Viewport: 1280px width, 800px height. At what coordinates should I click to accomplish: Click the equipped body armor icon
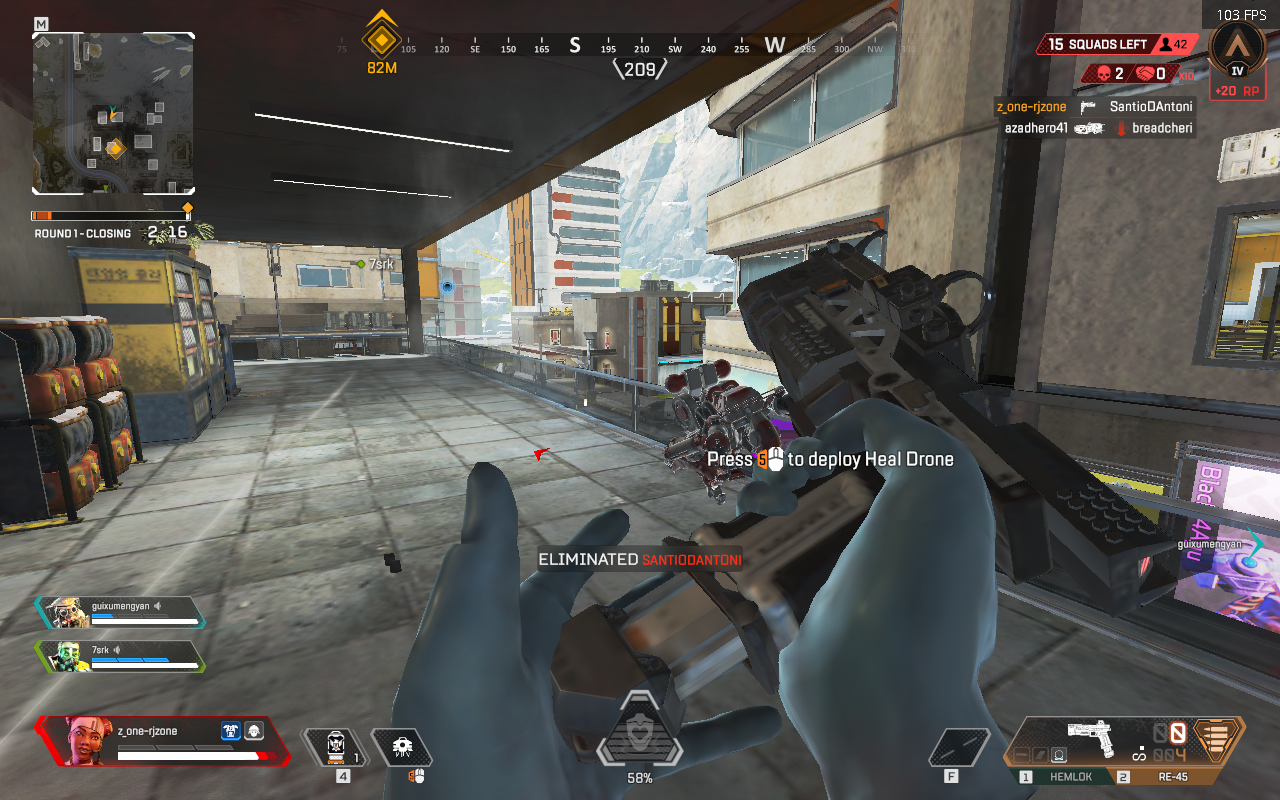pos(231,731)
